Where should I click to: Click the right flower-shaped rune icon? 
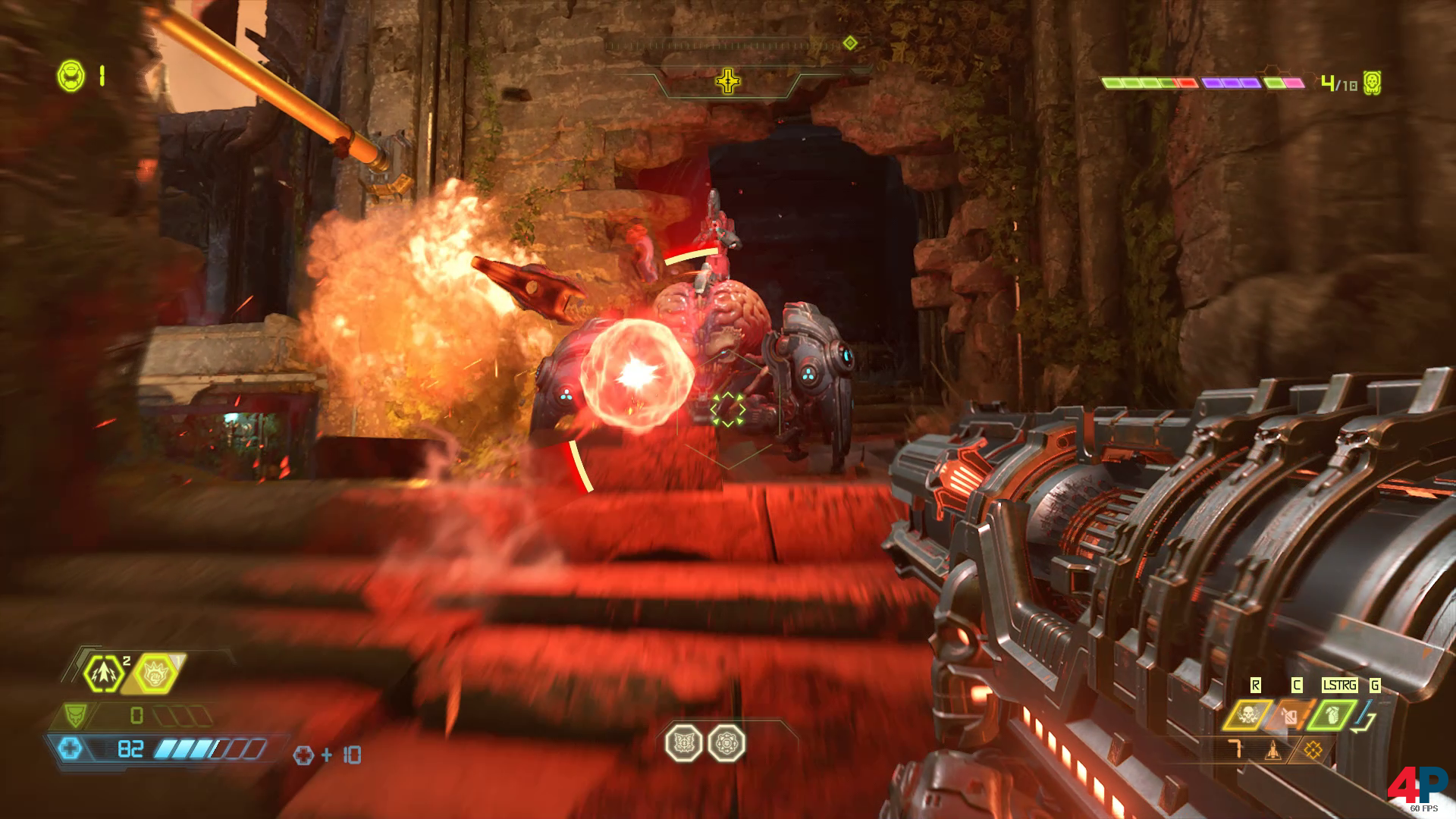[x=726, y=742]
